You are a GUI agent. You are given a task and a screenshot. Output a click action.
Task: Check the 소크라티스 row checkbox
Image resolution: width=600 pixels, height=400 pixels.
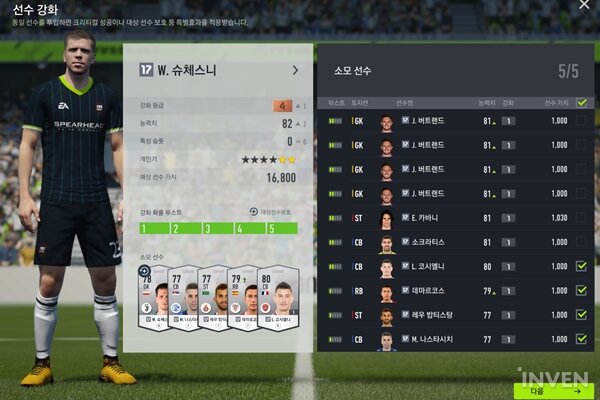[x=581, y=243]
